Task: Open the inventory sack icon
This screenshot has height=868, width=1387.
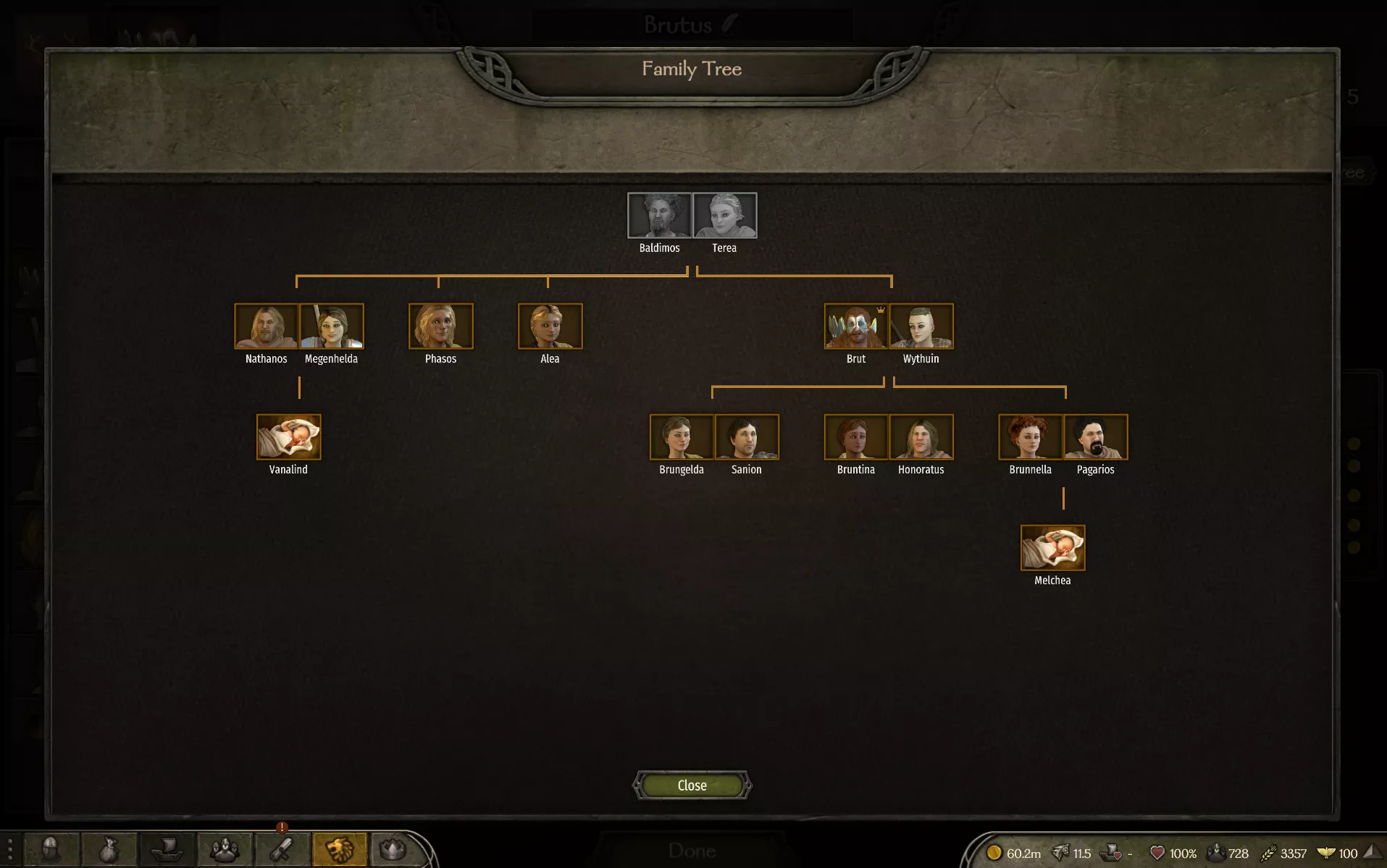Action: (109, 849)
